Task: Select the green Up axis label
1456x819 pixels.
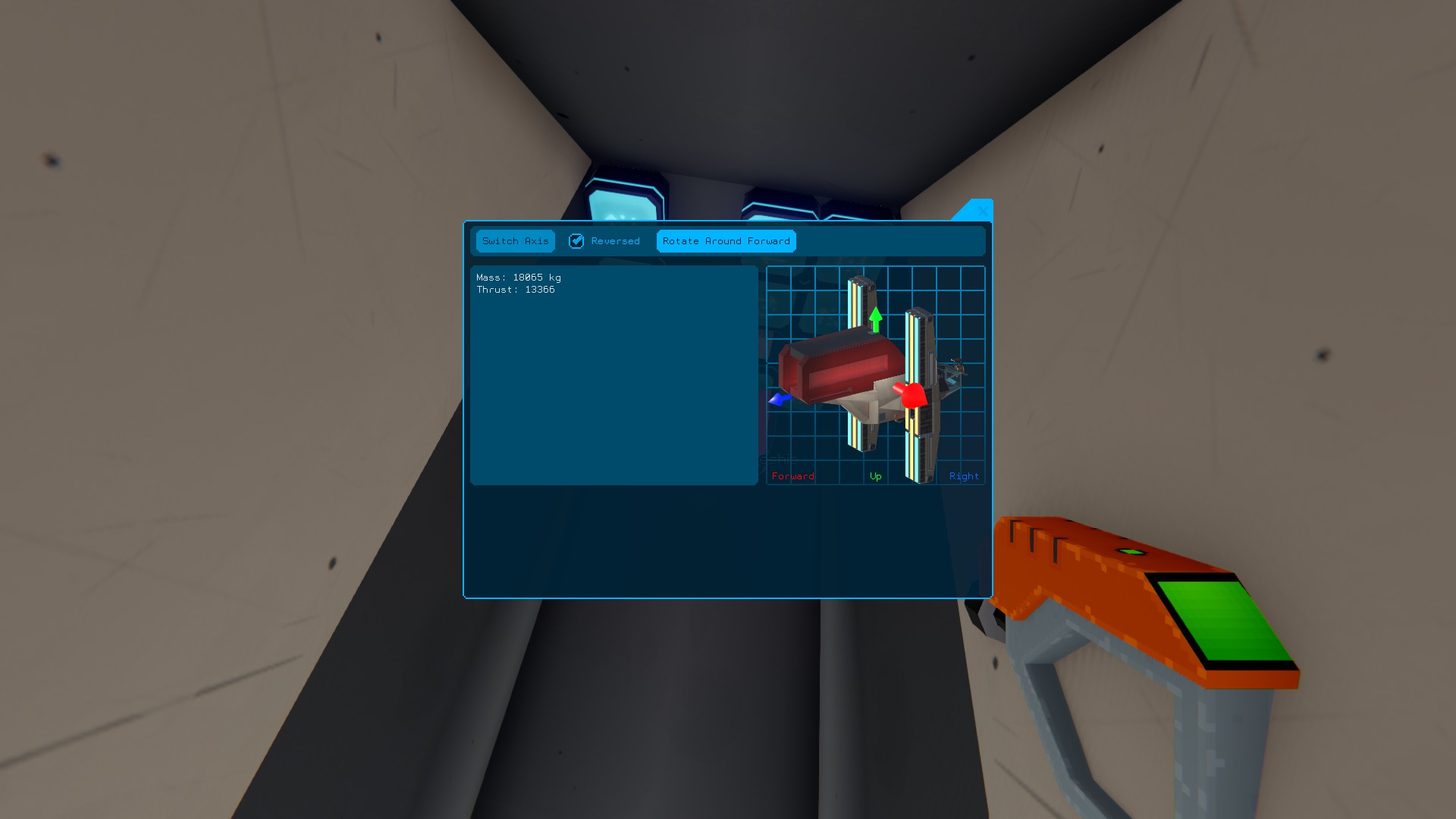Action: point(876,475)
